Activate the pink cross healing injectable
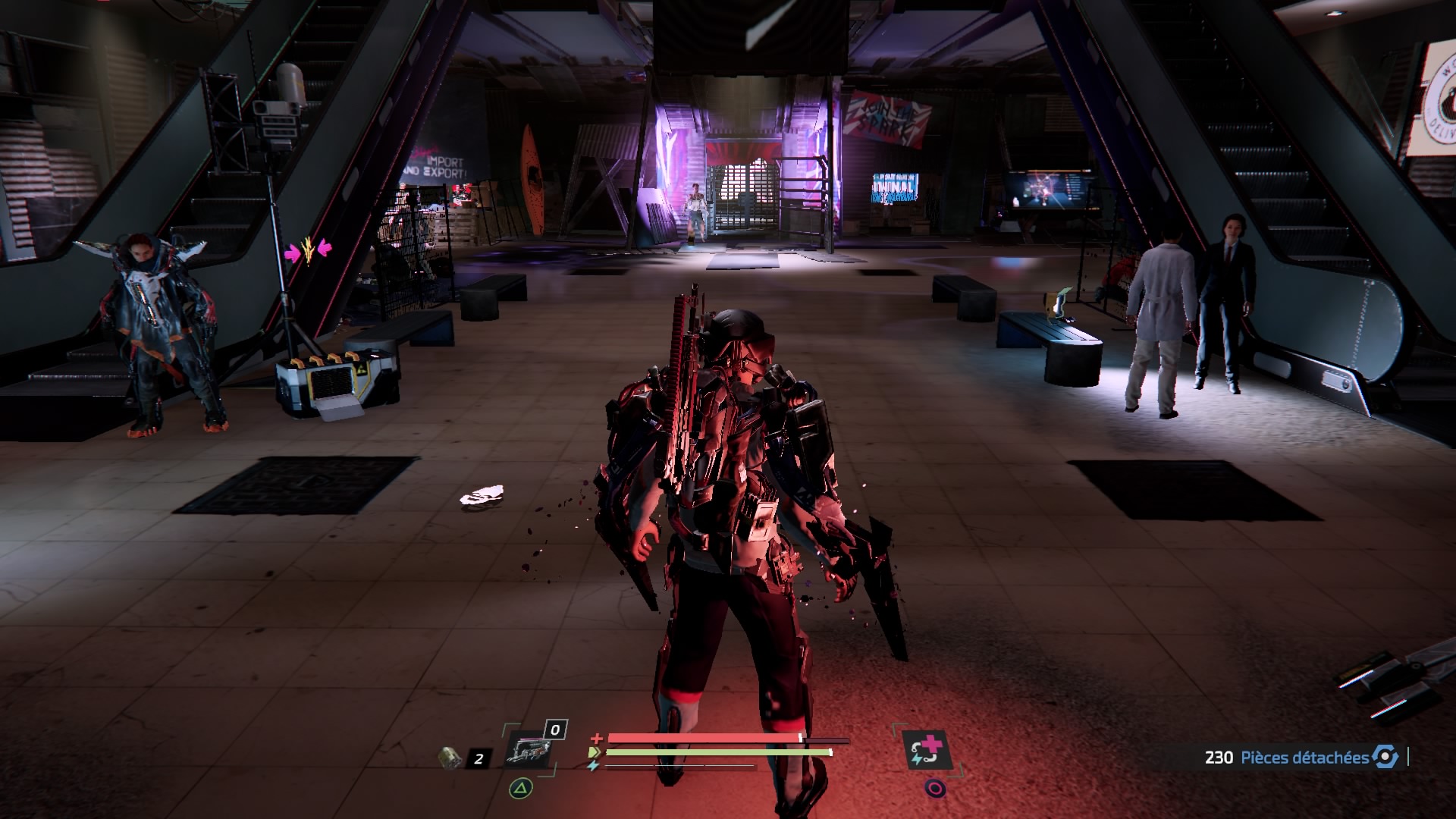The image size is (1456, 819). point(927,751)
